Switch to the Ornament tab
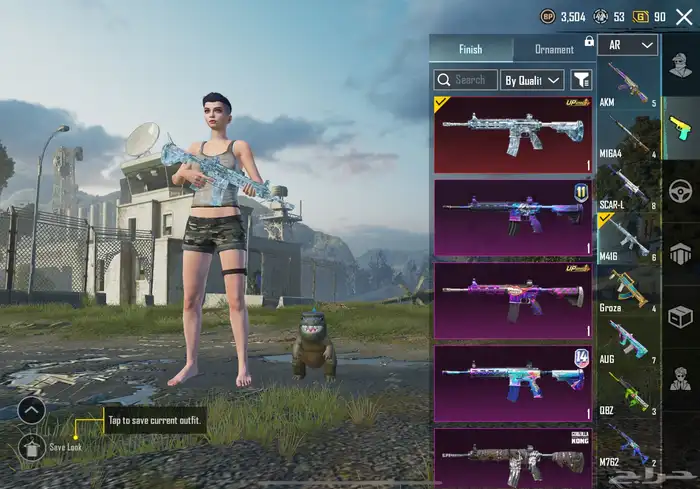Screen dimensions: 700x489 click(554, 49)
